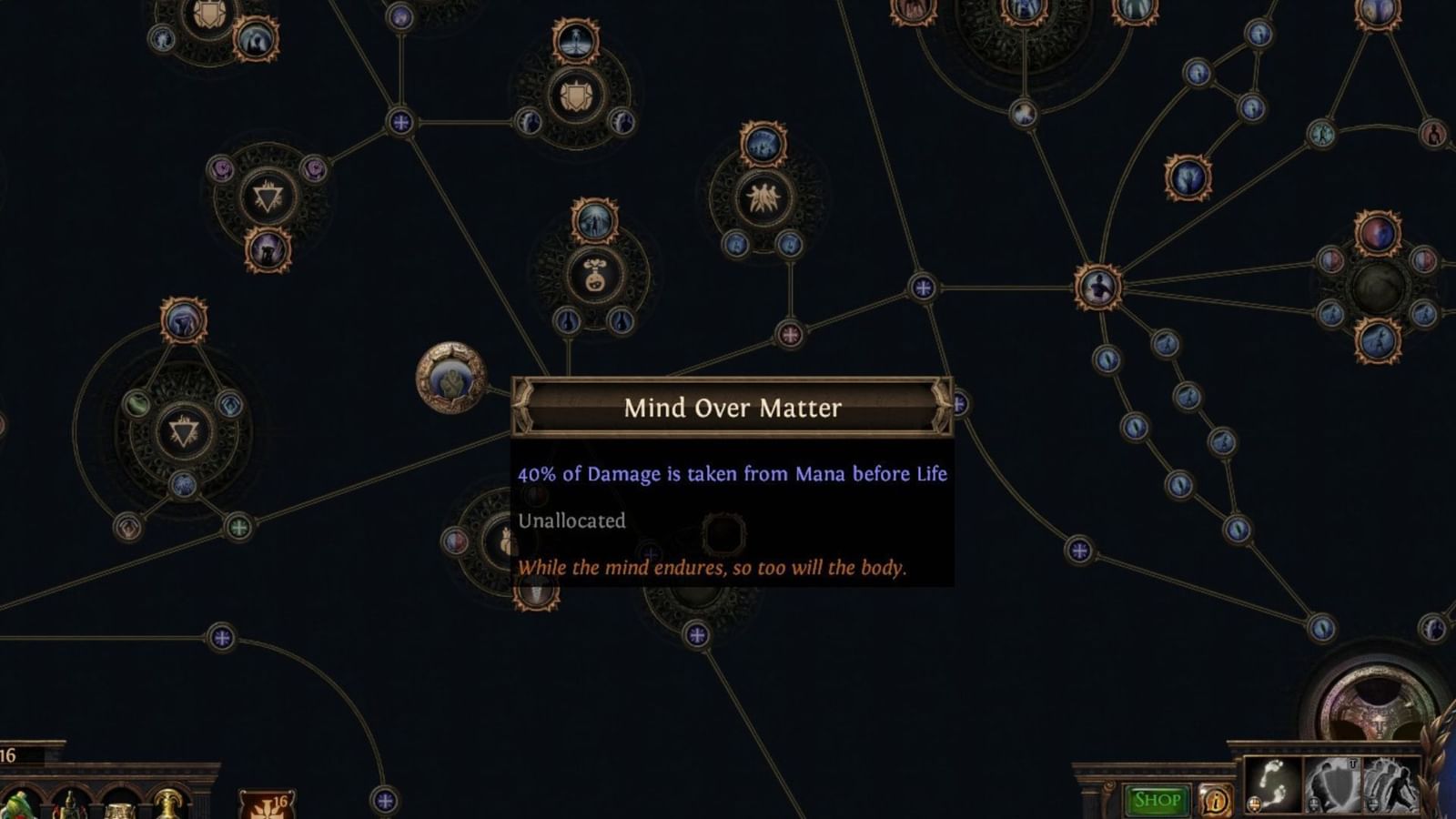Viewport: 1456px width, 819px height.
Task: Allocate the empty jewel socket near the tooltip
Action: tap(723, 532)
